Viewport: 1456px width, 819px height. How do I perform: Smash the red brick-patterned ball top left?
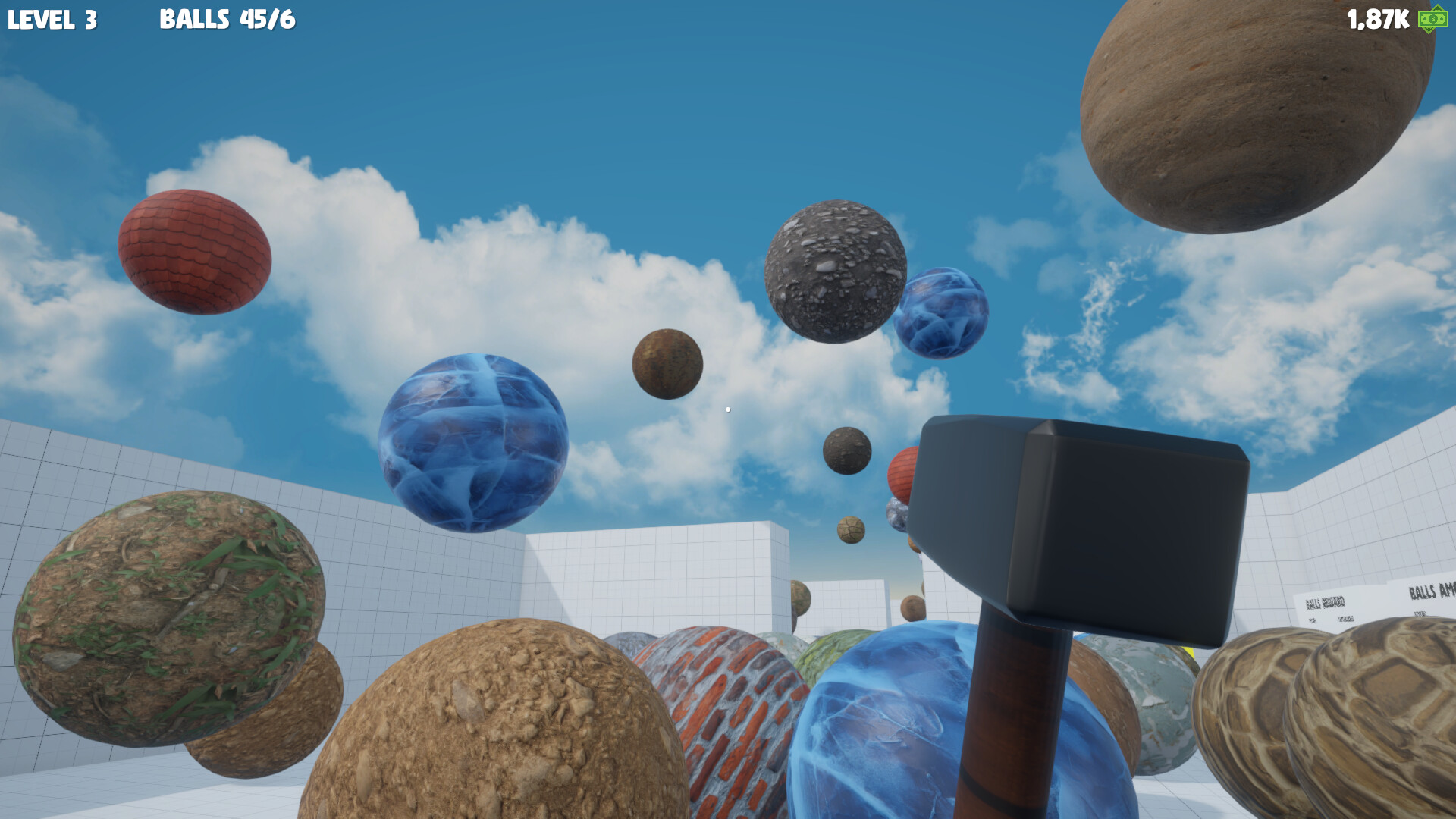click(196, 250)
